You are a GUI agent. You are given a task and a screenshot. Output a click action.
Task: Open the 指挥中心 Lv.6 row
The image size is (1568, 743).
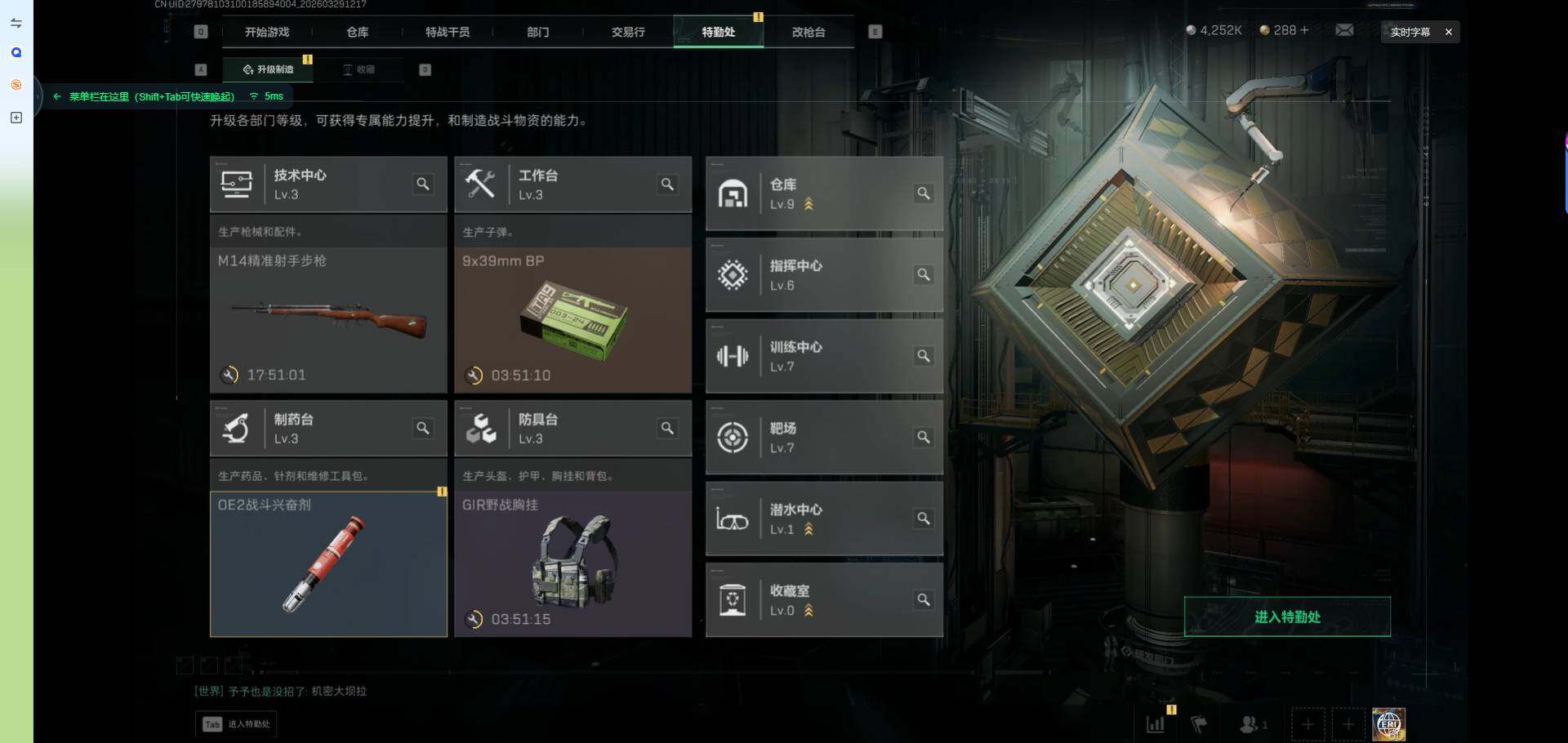point(823,275)
